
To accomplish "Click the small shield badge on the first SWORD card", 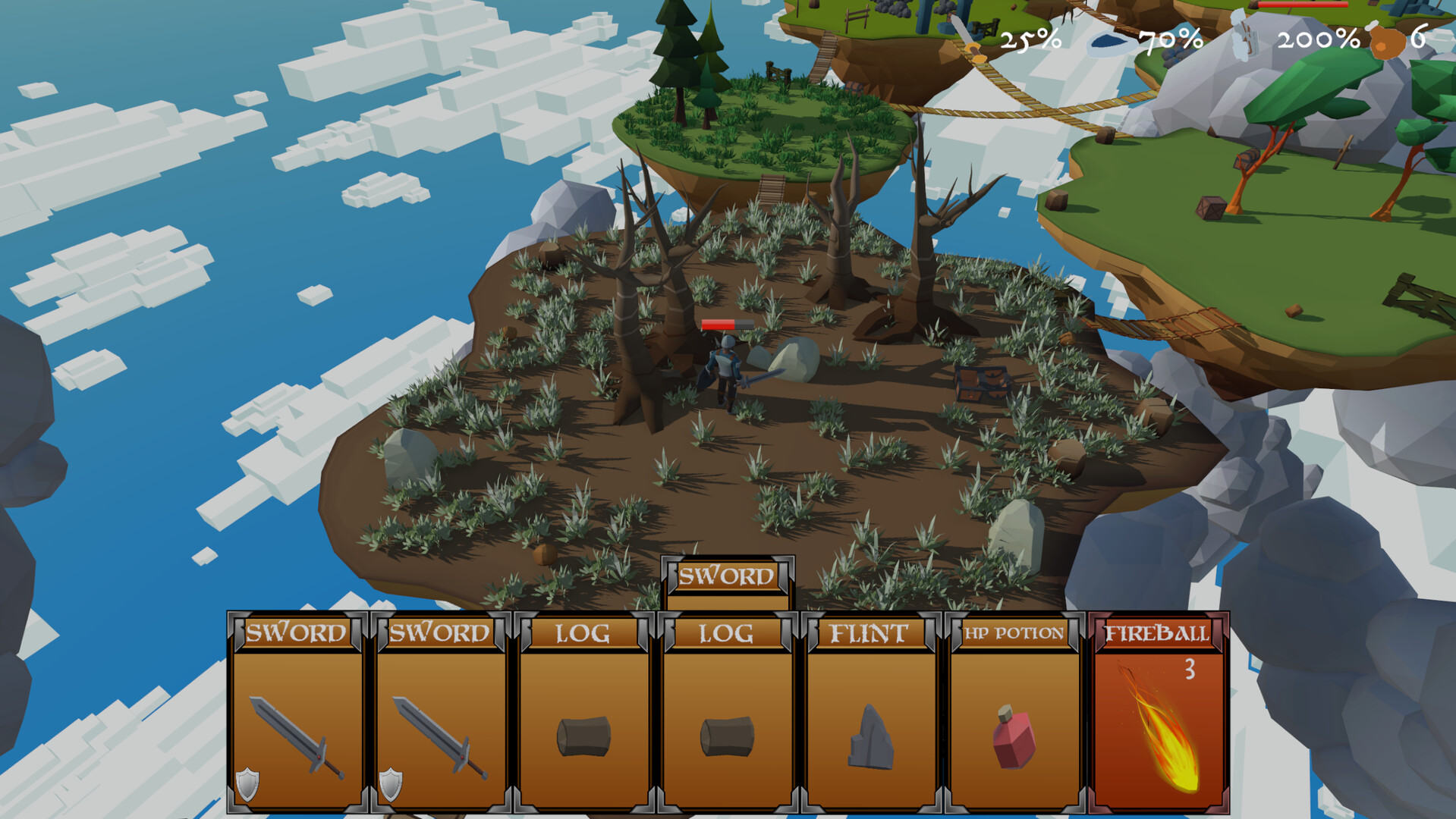I will [249, 785].
